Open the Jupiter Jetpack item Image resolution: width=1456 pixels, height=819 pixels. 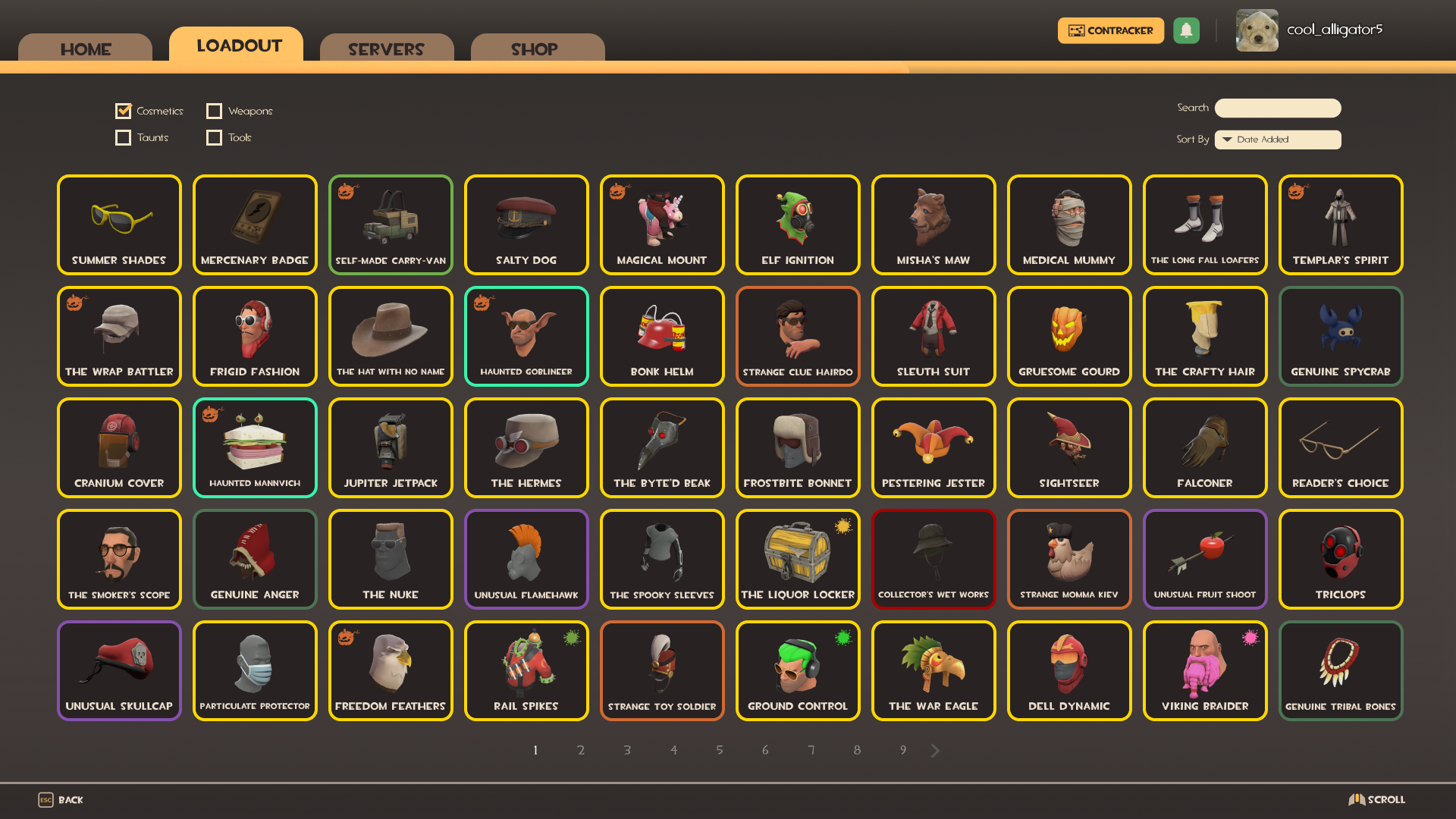[391, 447]
